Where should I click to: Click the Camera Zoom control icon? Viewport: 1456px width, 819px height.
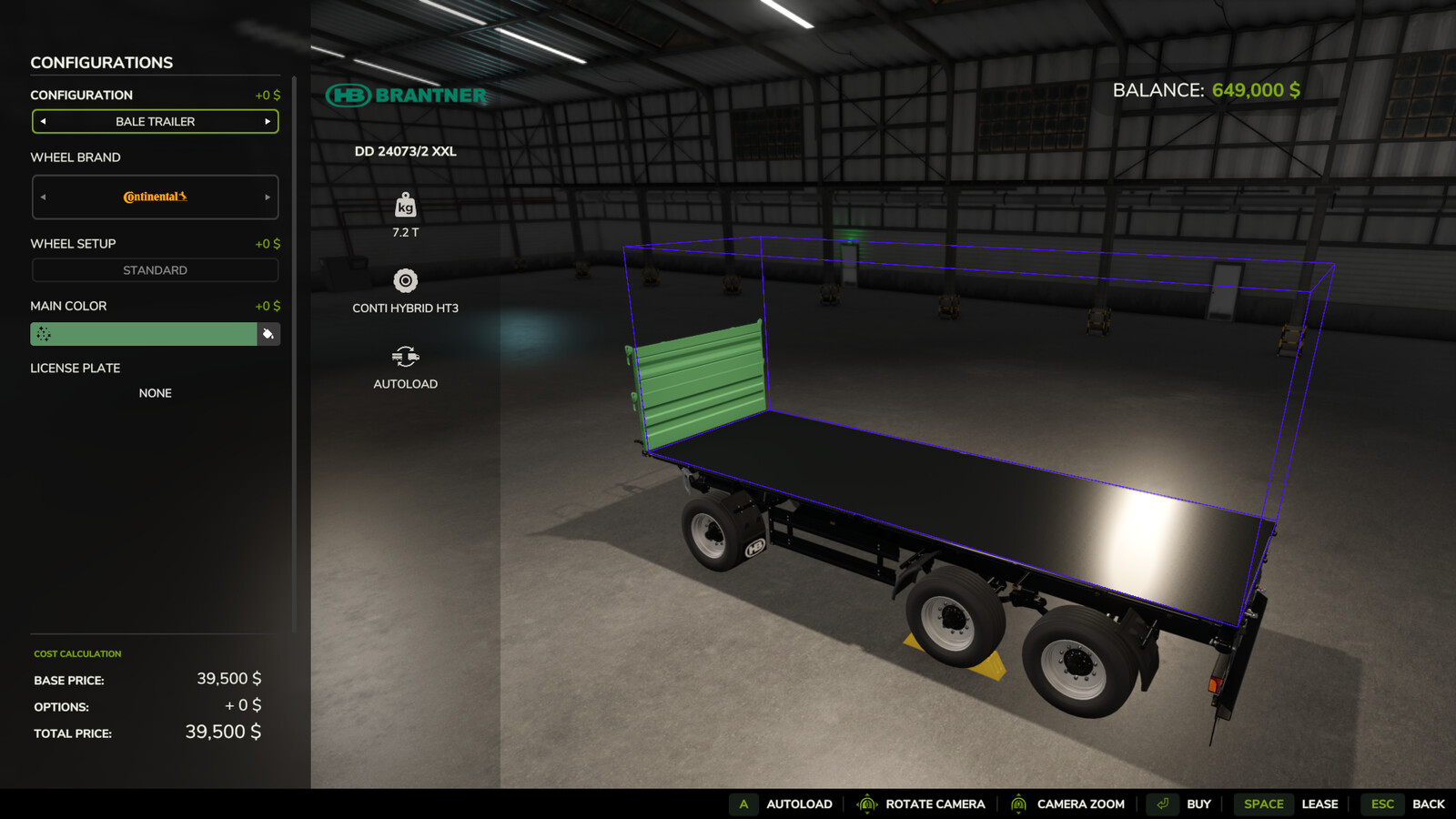1019,804
